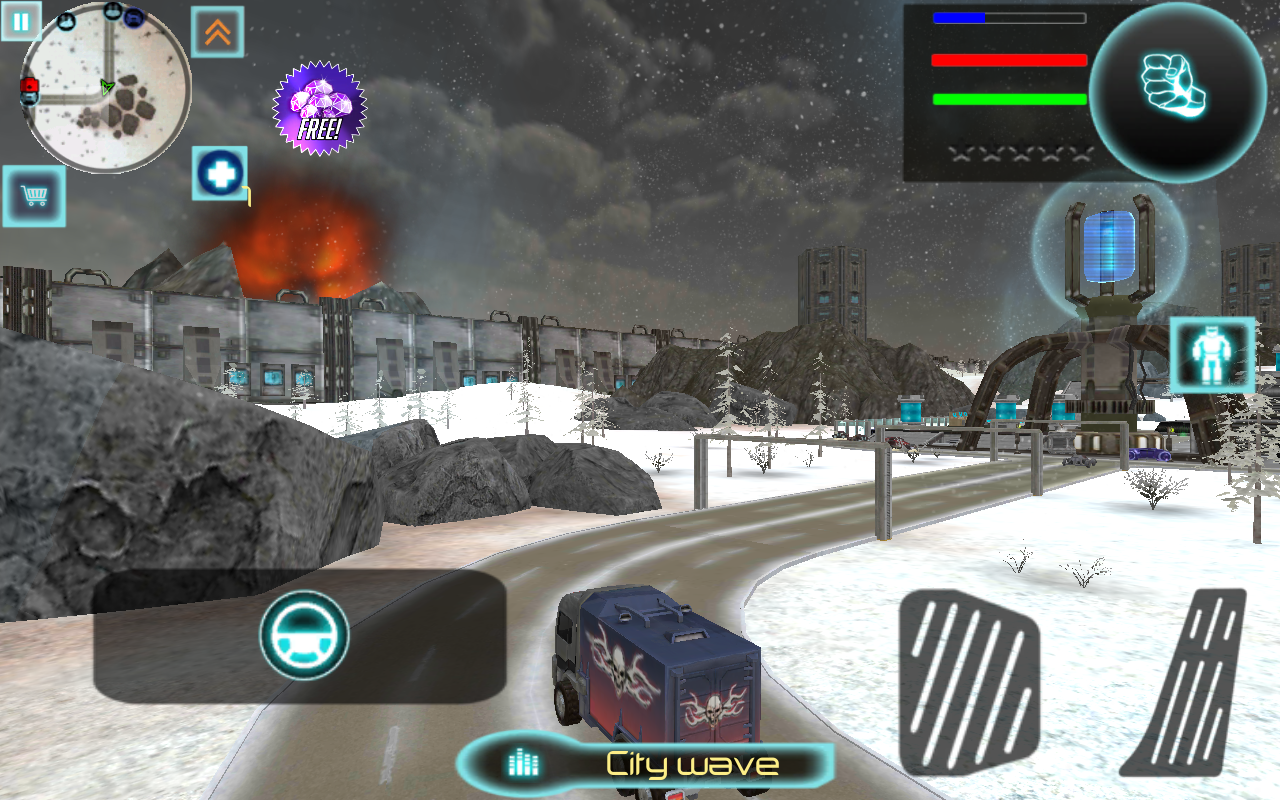This screenshot has width=1280, height=800.
Task: Open the circular minimap
Action: pos(105,88)
